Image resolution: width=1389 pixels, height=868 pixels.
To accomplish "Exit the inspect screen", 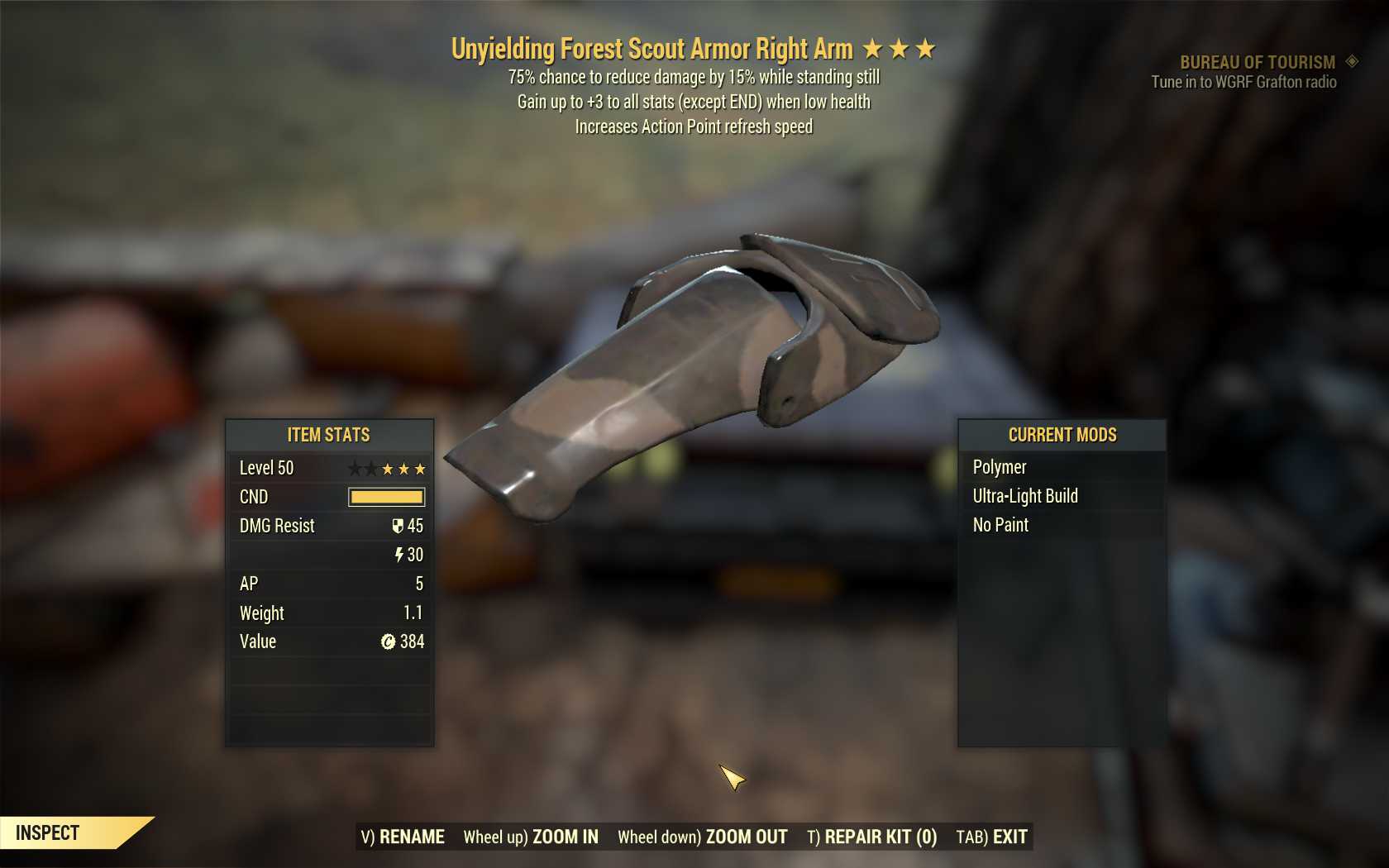I will (x=991, y=837).
